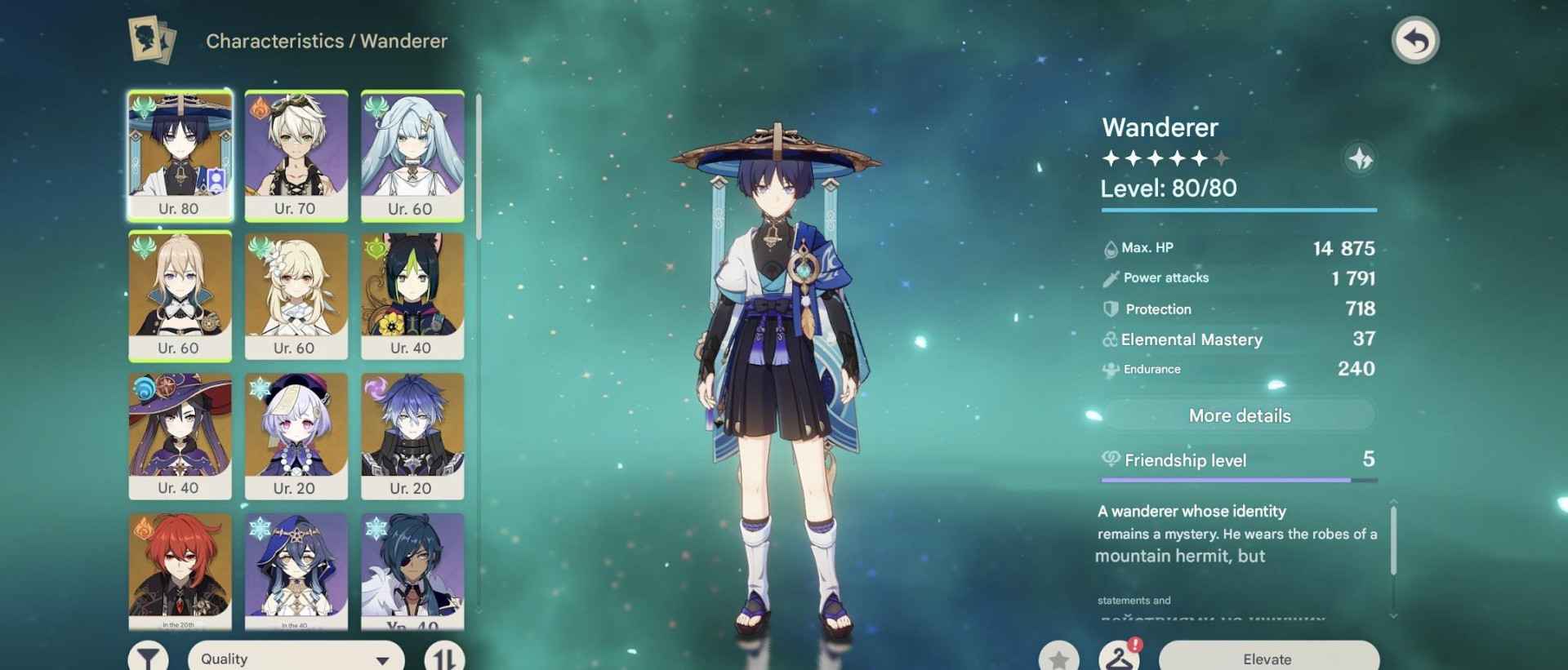Open the Quality sorting dropdown
This screenshot has width=1568, height=670.
294,657
